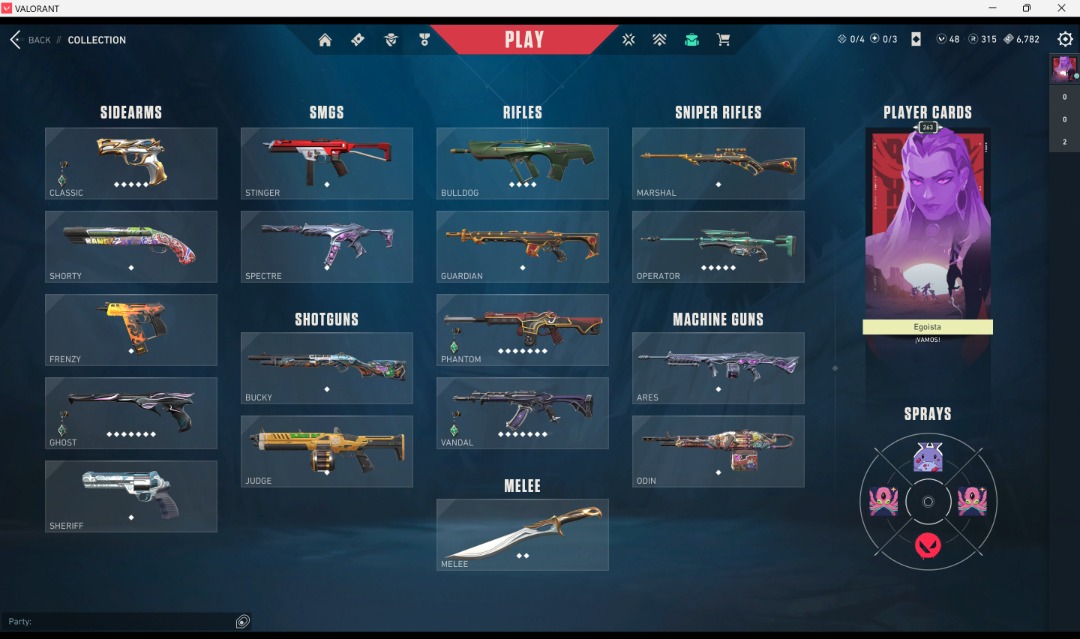
Task: Close the VALORANT window
Action: (x=1061, y=8)
